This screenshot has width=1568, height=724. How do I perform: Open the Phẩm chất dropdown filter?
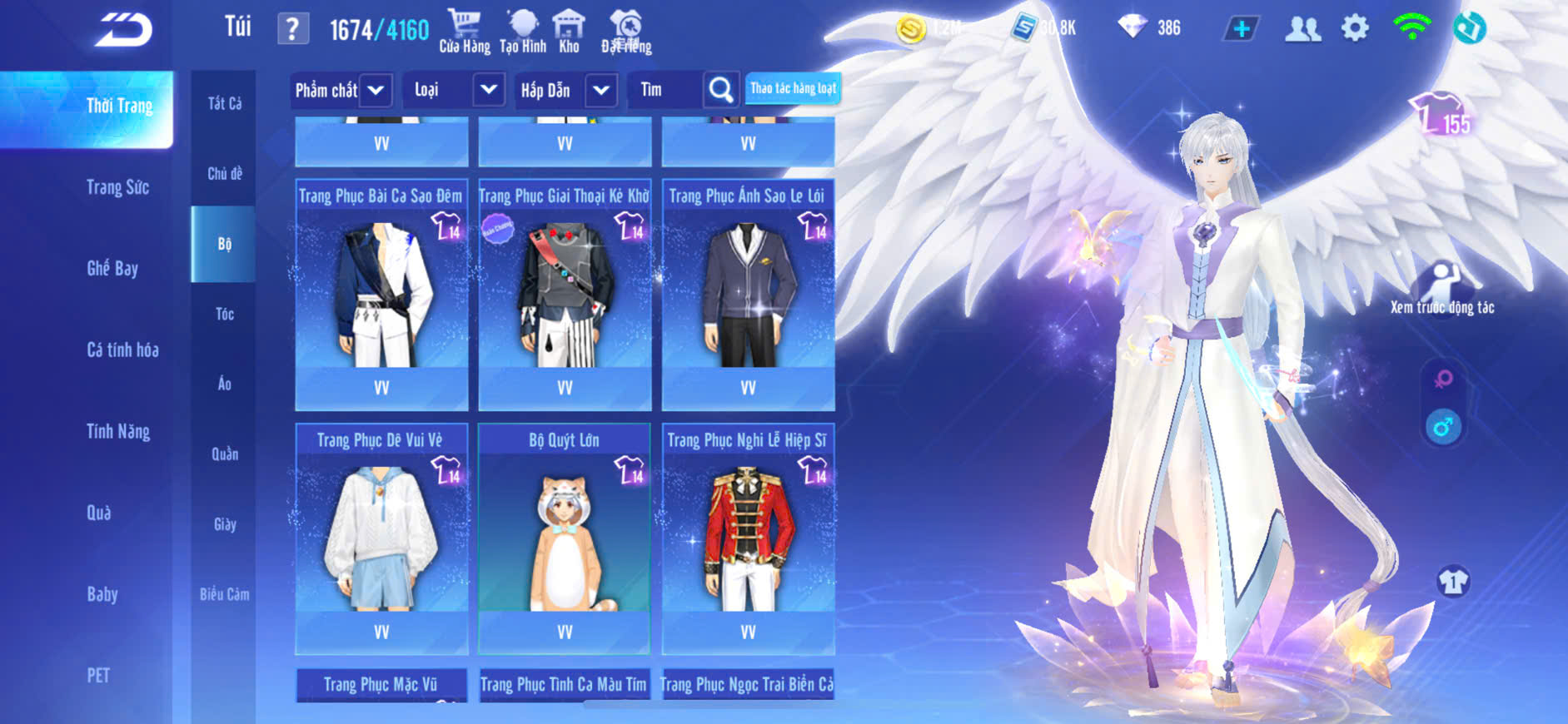coord(341,90)
